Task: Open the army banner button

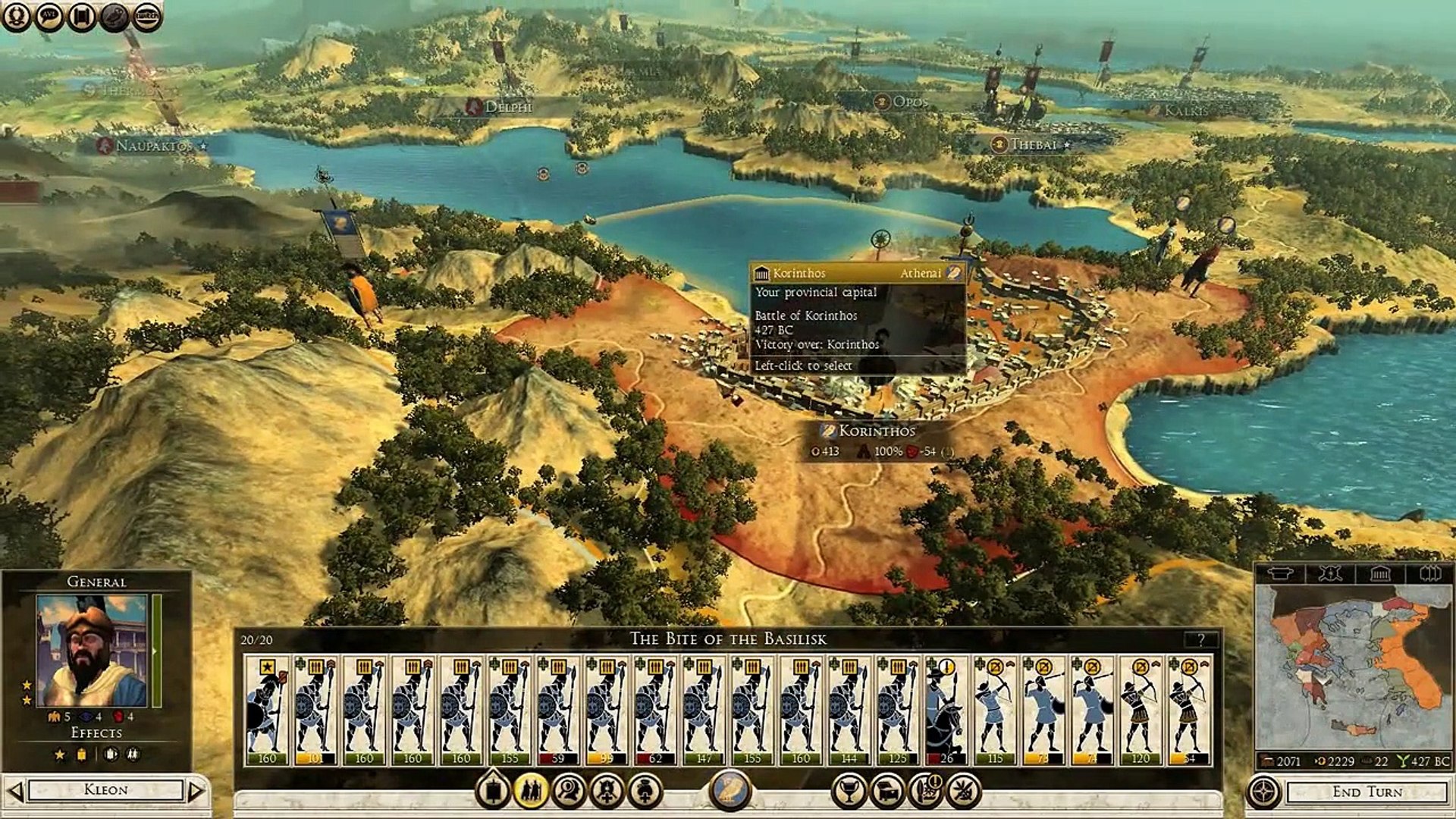Action: pyautogui.click(x=493, y=791)
